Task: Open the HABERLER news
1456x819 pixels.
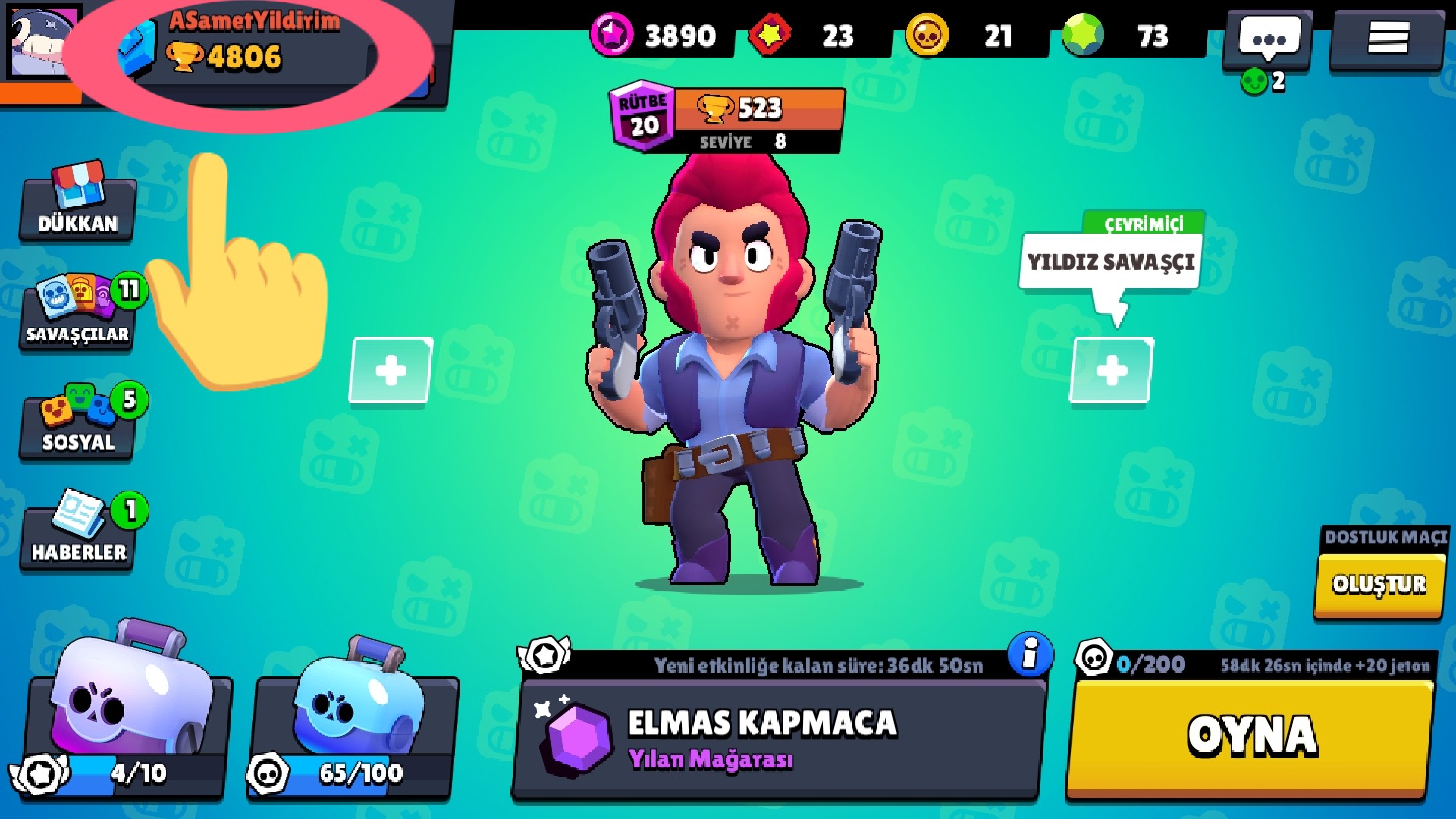Action: point(78,531)
